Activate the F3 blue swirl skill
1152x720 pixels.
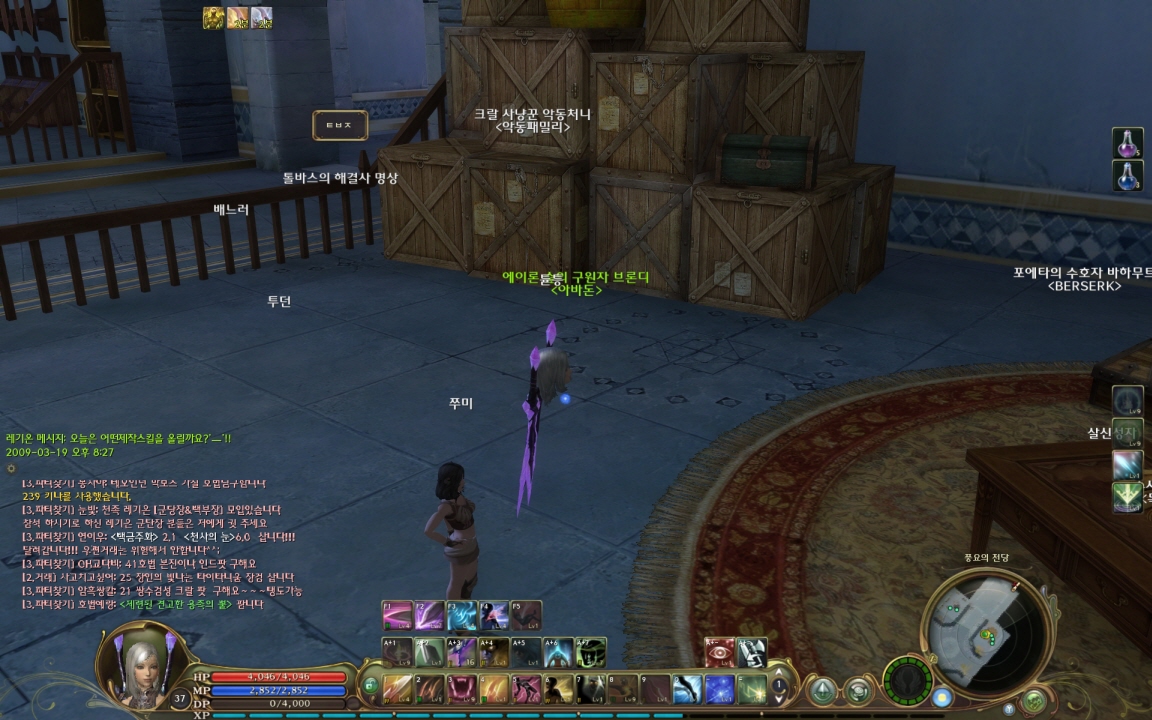pos(462,615)
